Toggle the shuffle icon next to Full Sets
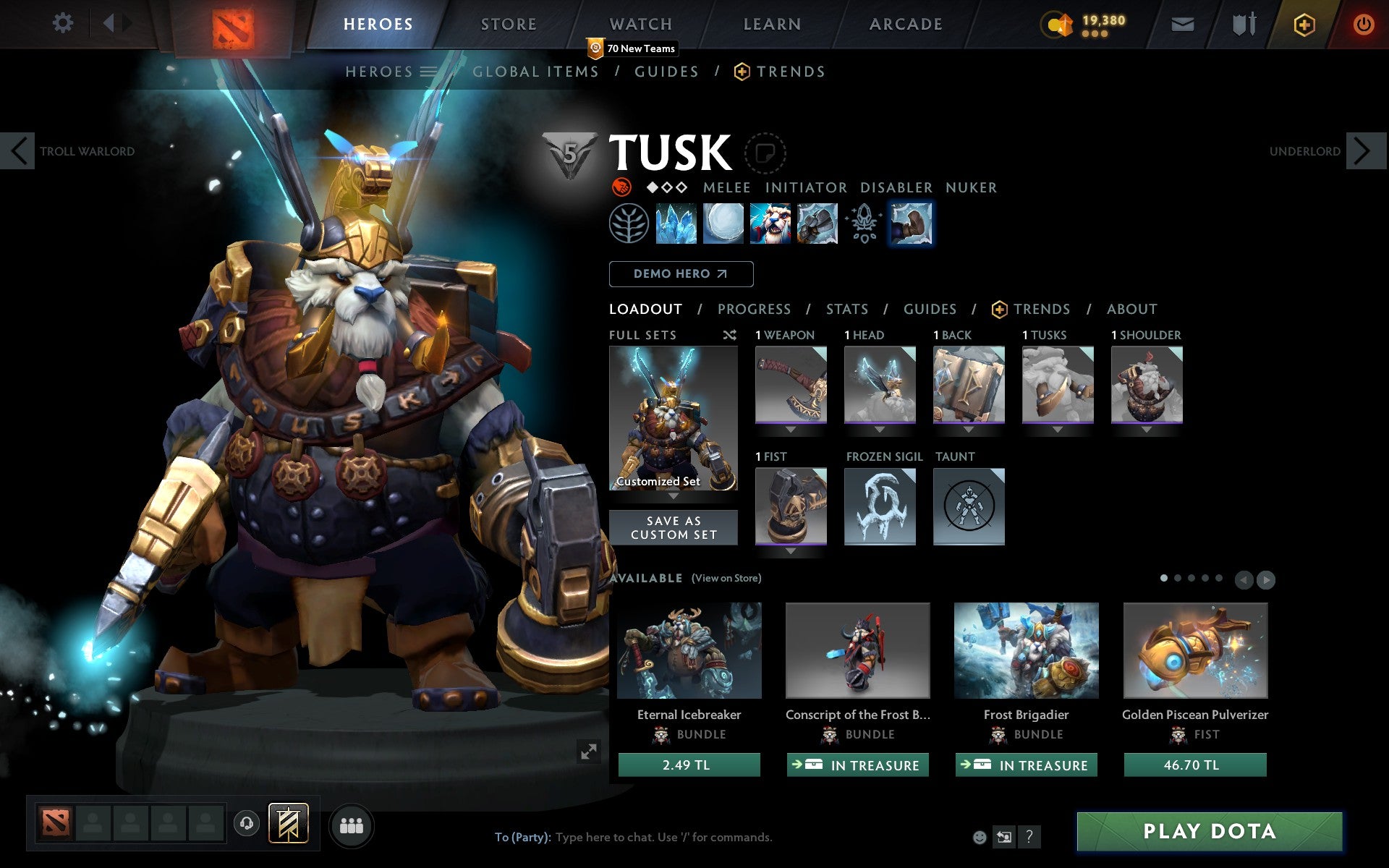Viewport: 1389px width, 868px height. point(729,335)
